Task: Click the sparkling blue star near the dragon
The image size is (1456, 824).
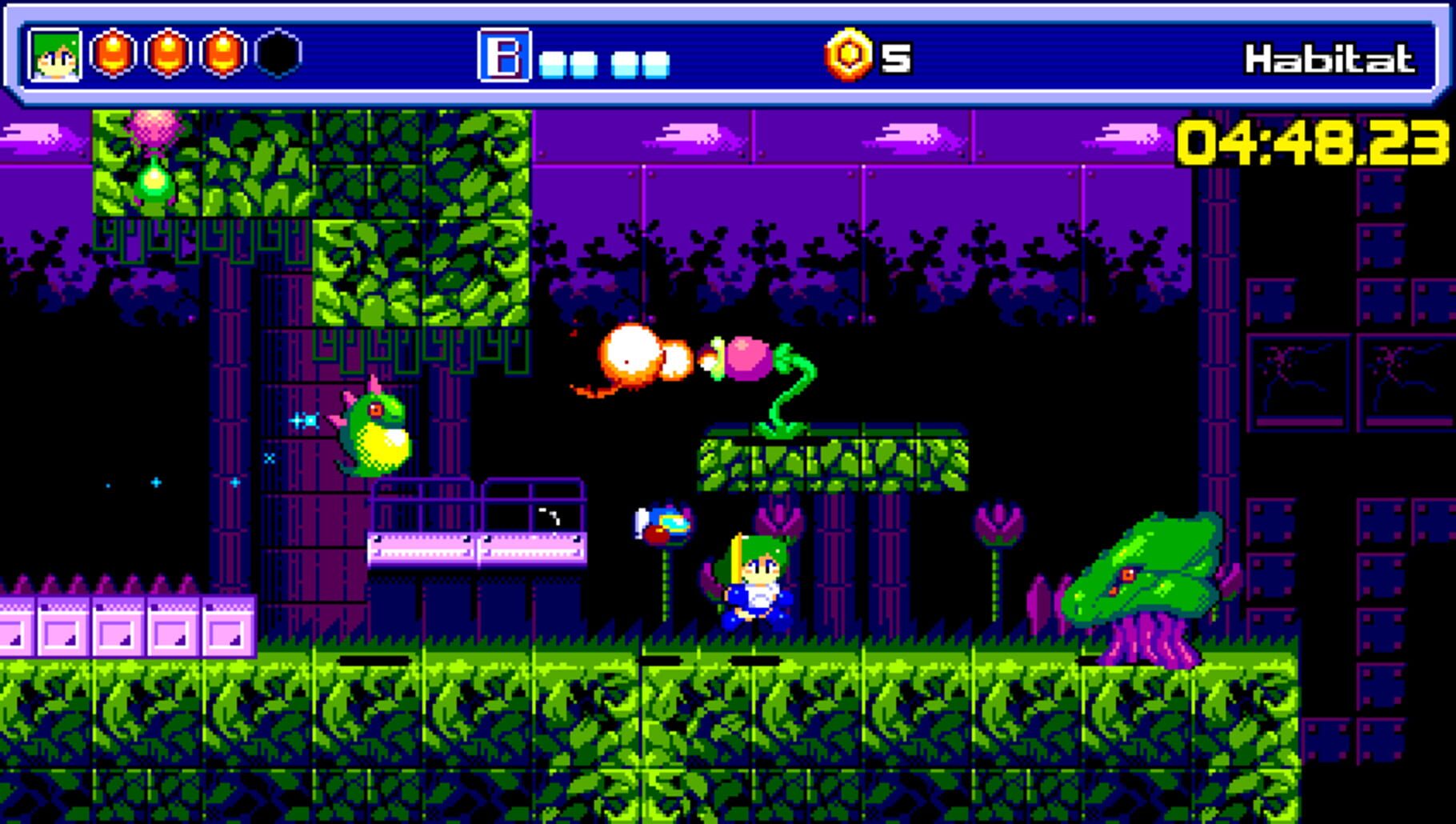Action: click(x=304, y=420)
